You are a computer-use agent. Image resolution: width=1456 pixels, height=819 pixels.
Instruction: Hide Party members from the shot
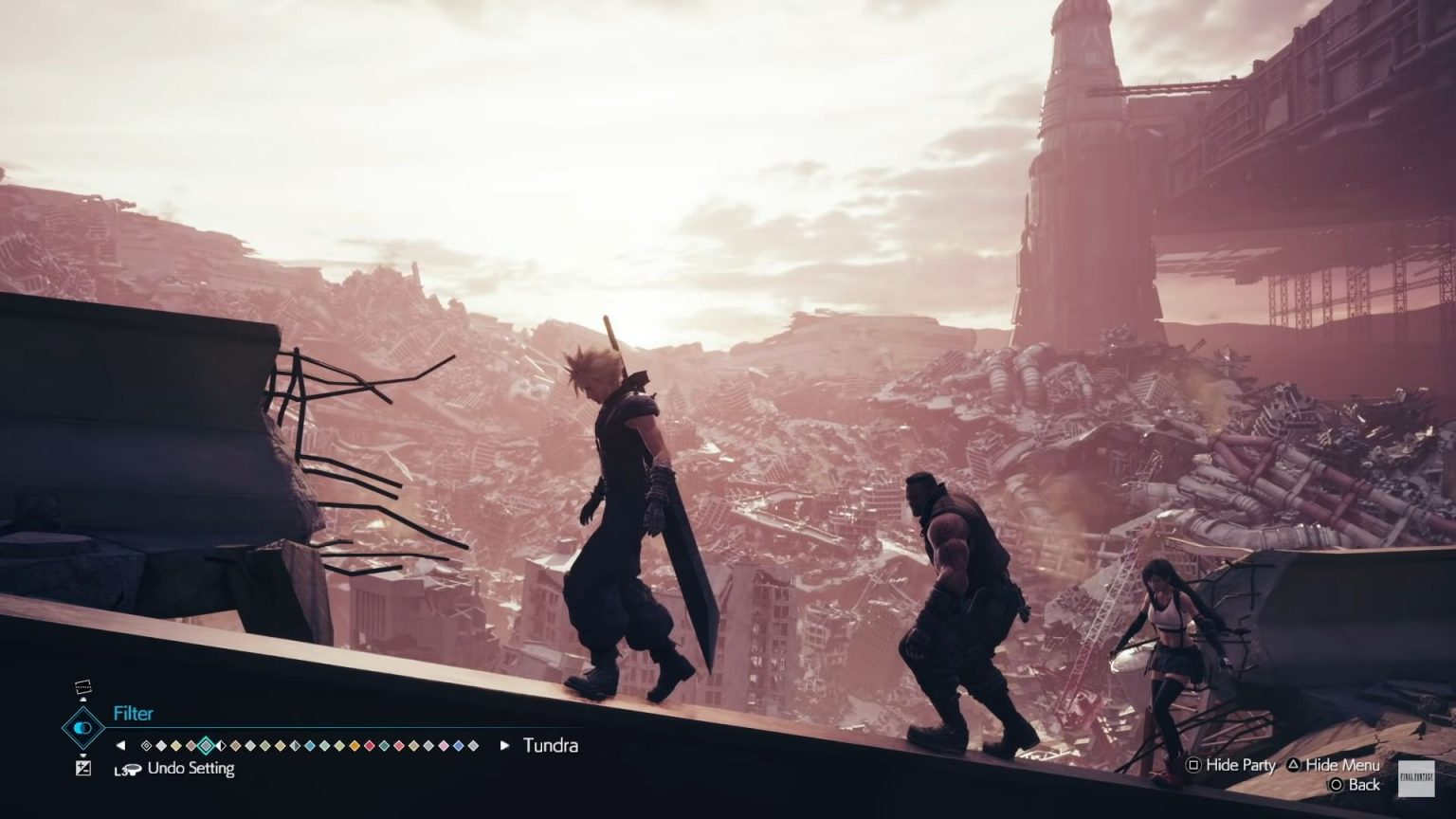[x=1234, y=766]
